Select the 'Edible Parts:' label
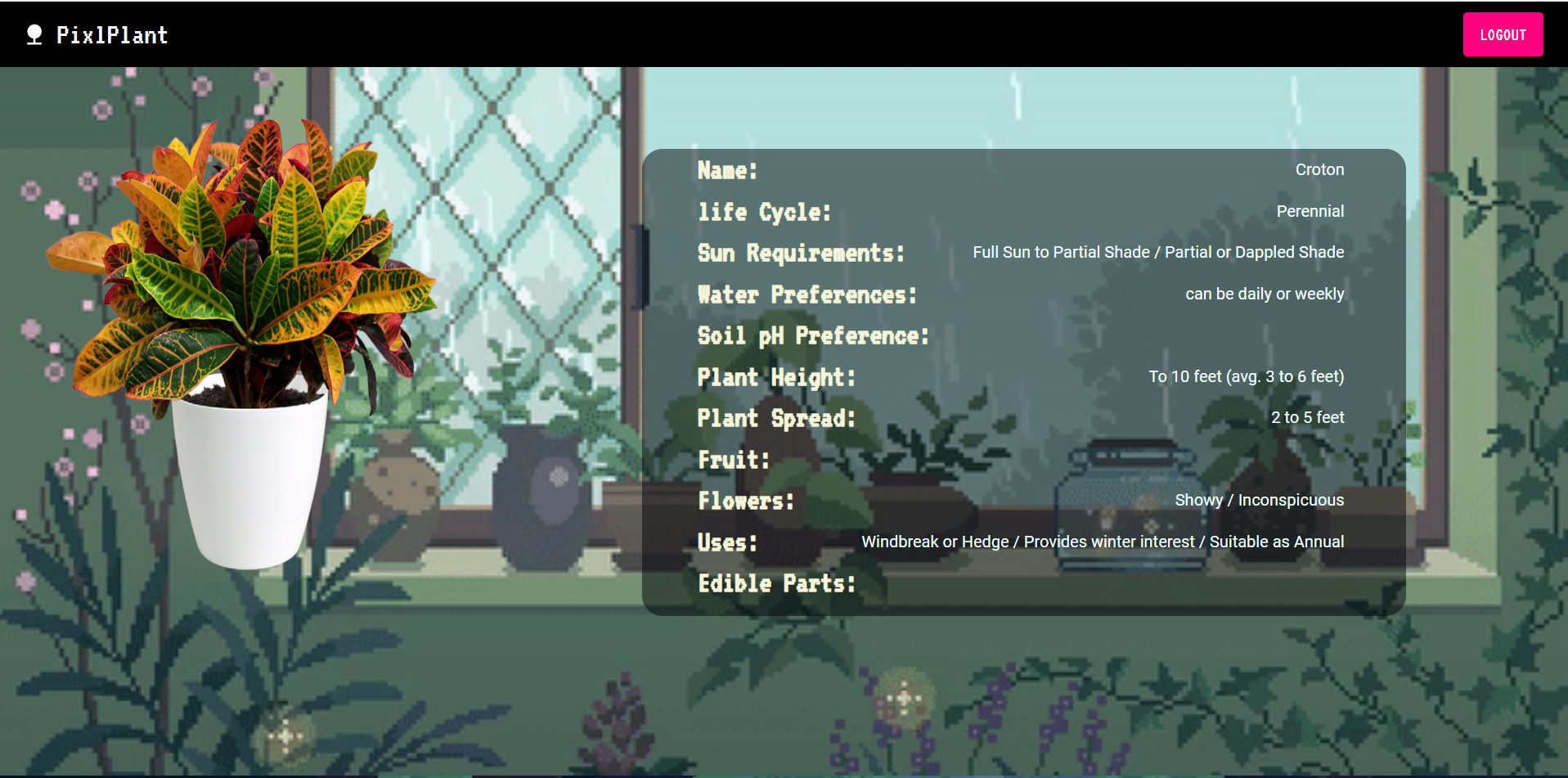 click(x=775, y=582)
